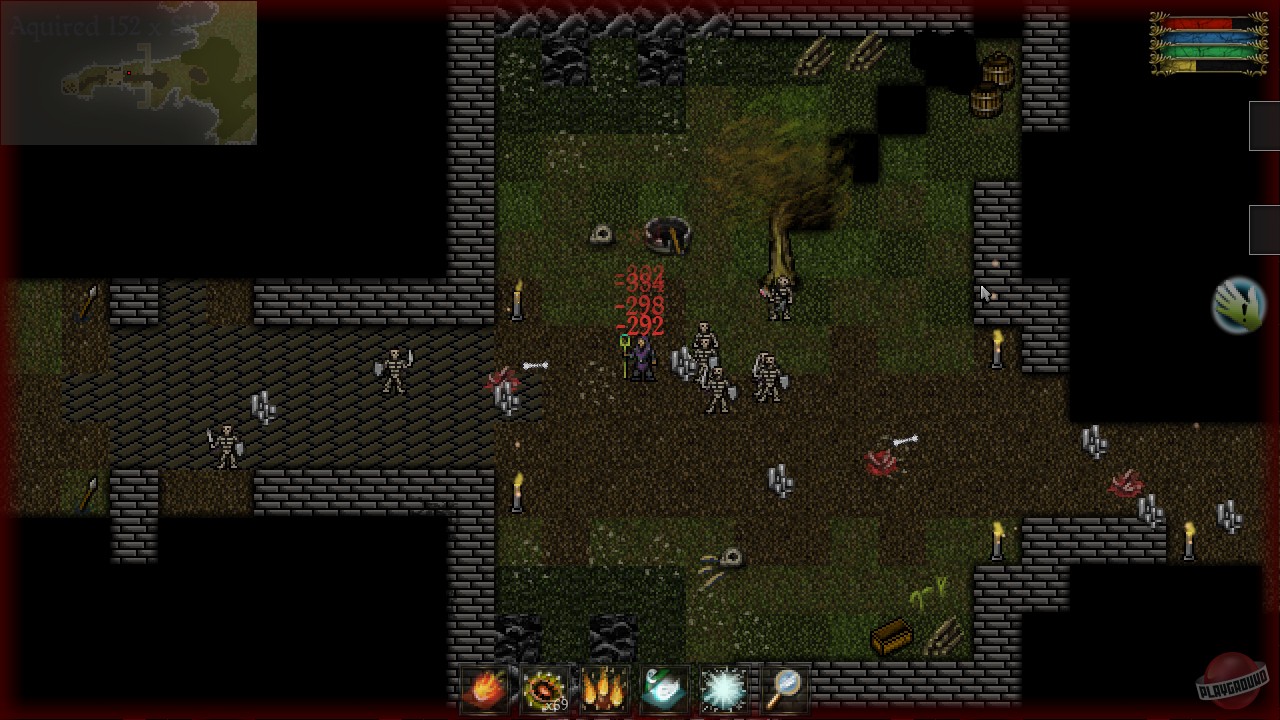Select the triple-flame spell icon
Screen dimensions: 1280x720
coord(606,688)
